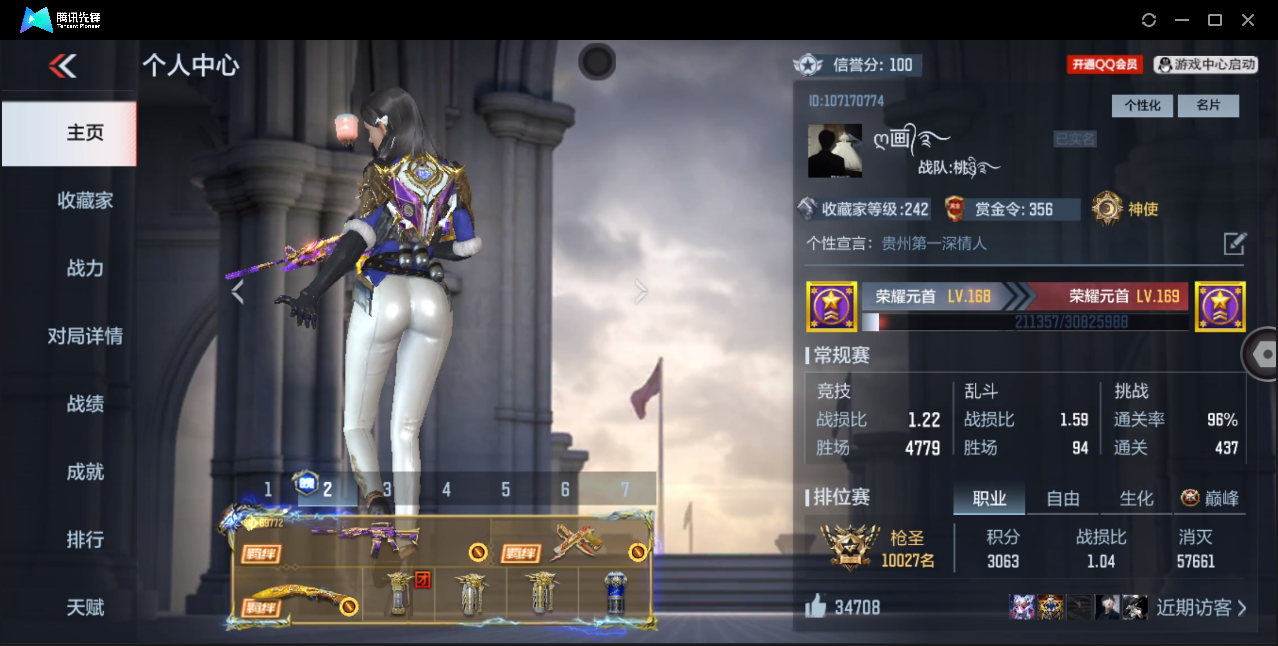The height and width of the screenshot is (646, 1278).
Task: Select loadout slot number 5
Action: coord(506,489)
